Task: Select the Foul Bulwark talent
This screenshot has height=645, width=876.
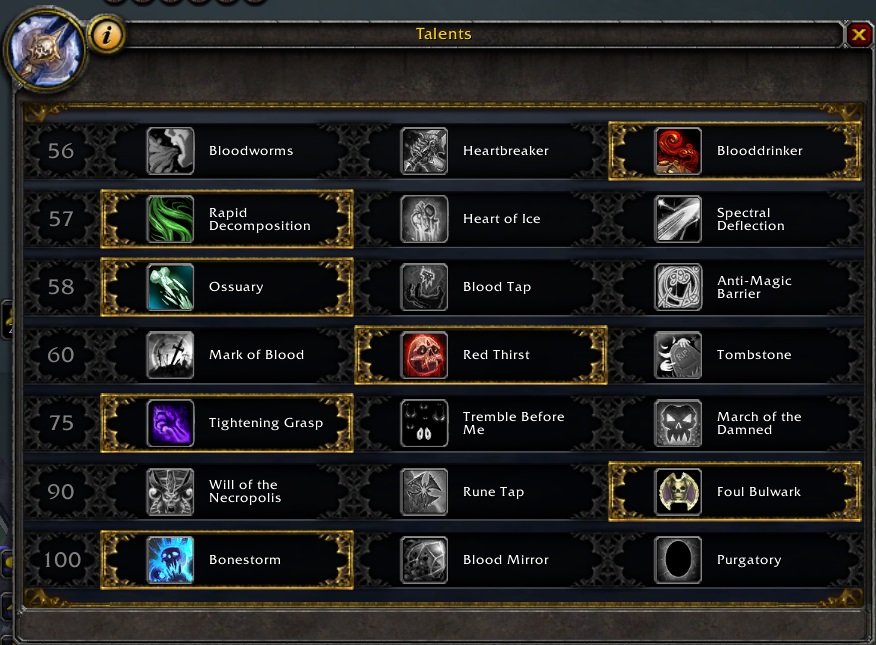Action: (735, 491)
